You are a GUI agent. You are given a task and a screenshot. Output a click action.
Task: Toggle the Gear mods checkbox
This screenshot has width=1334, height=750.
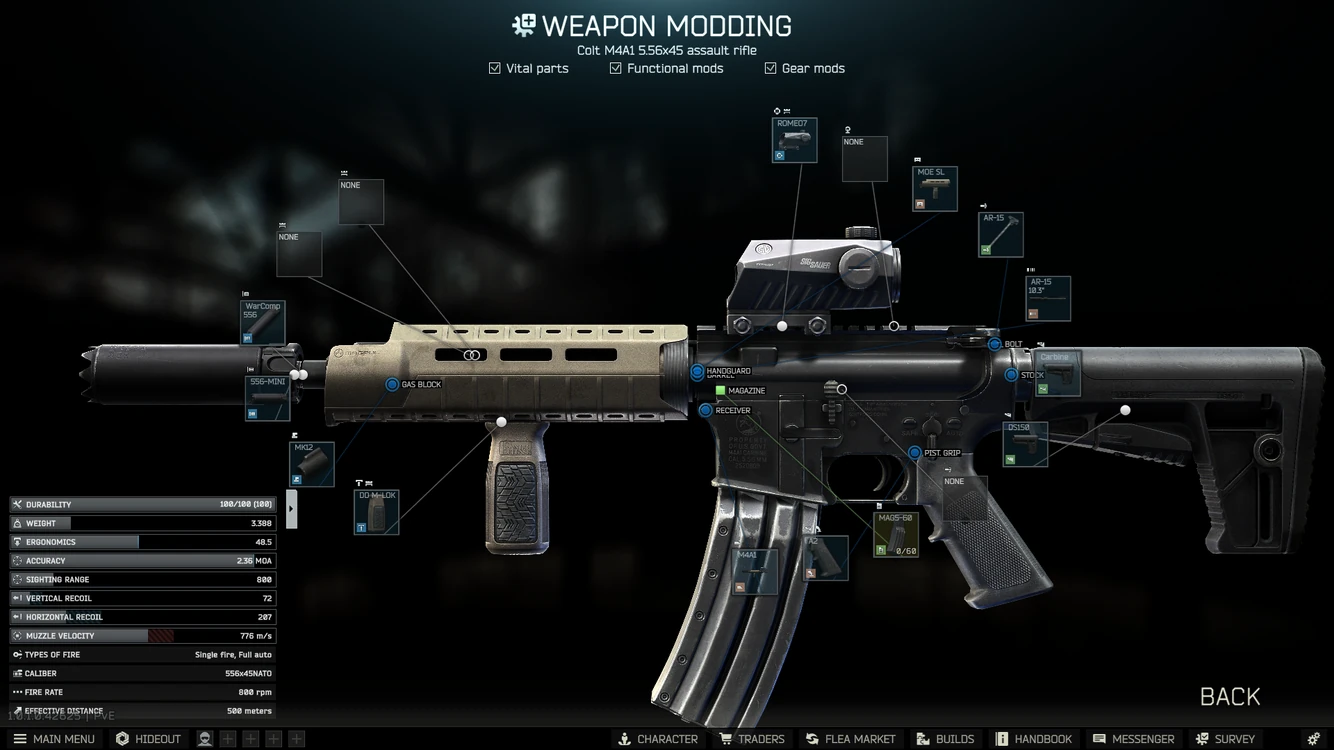coord(769,68)
